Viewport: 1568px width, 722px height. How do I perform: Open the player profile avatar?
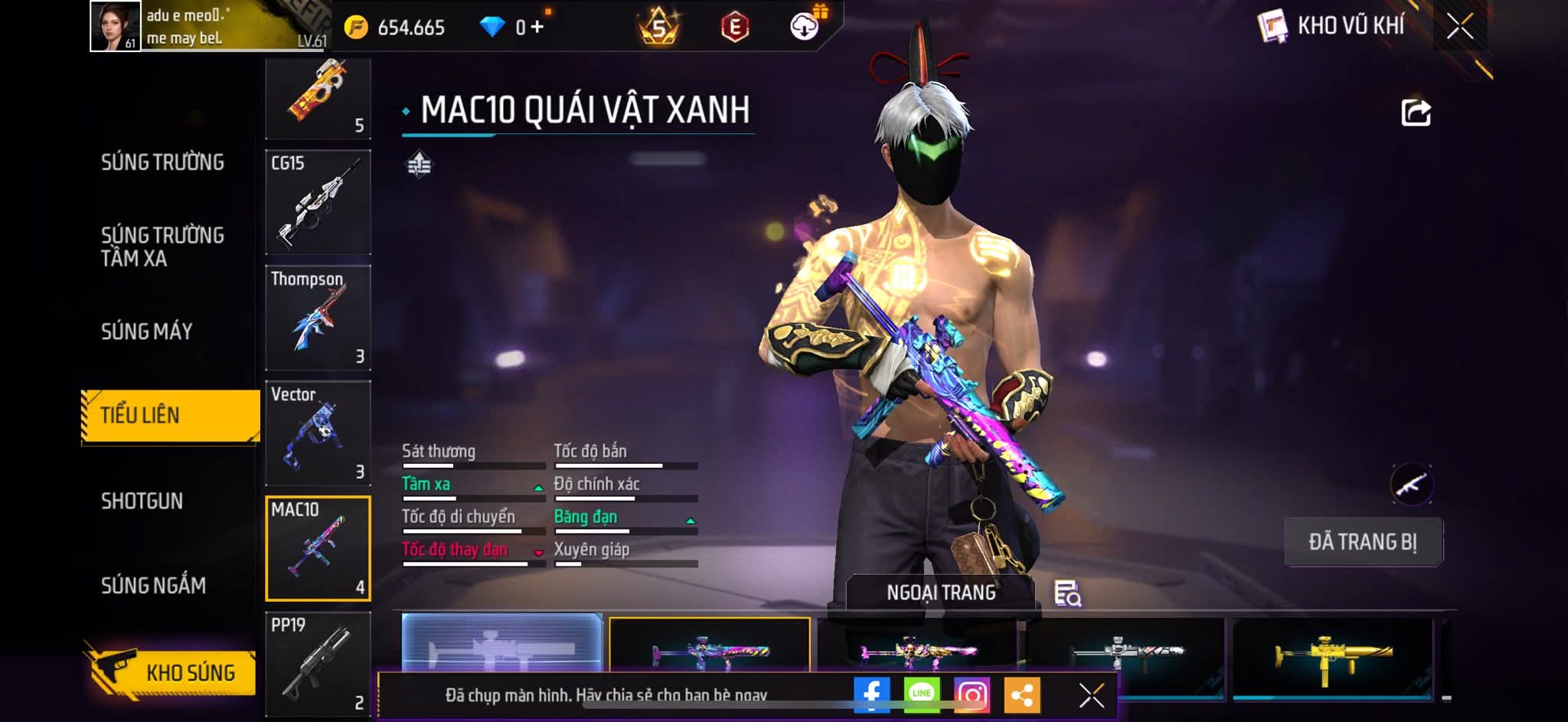pyautogui.click(x=115, y=26)
